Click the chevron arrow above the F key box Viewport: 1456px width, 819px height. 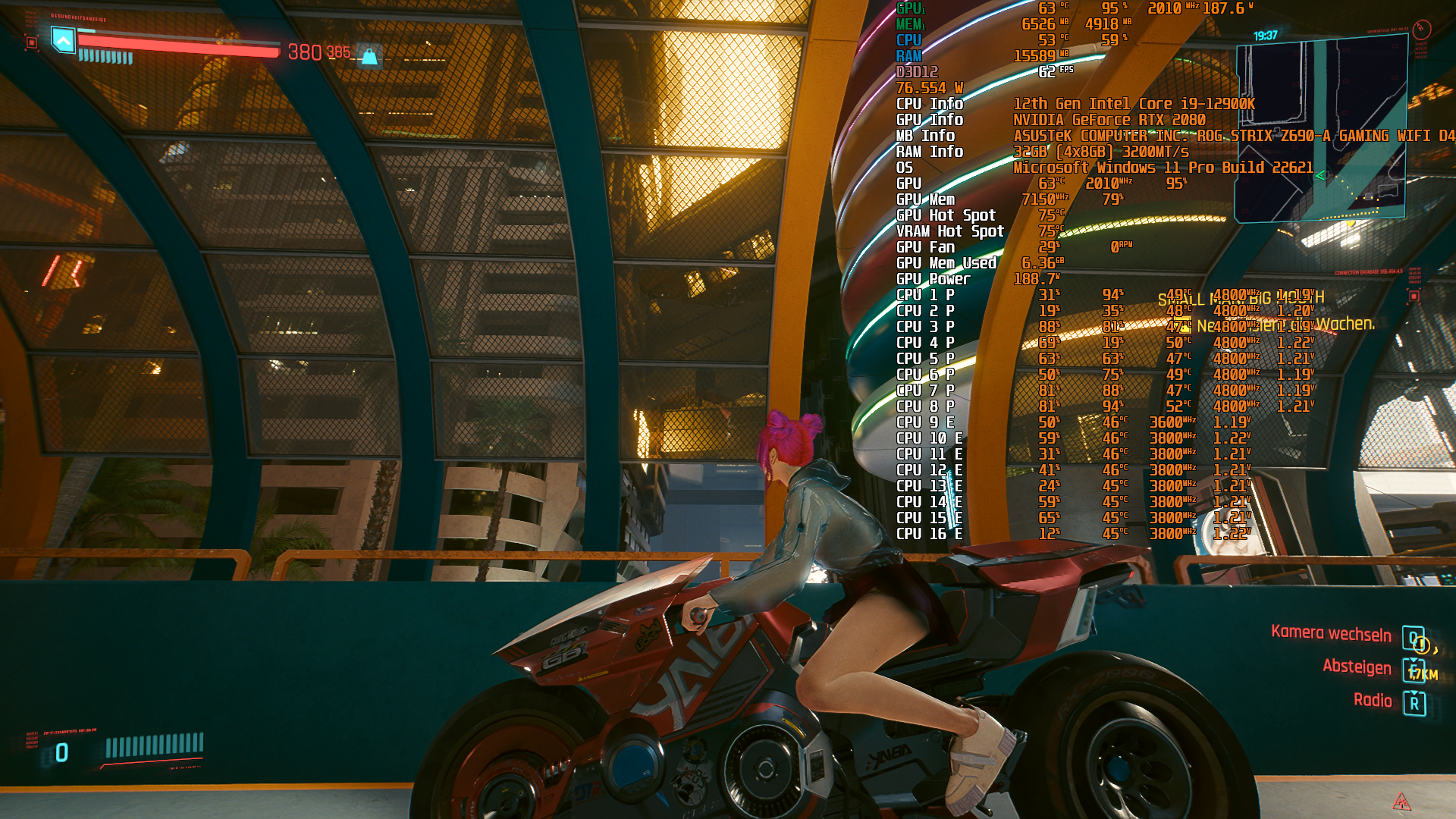[x=1413, y=660]
